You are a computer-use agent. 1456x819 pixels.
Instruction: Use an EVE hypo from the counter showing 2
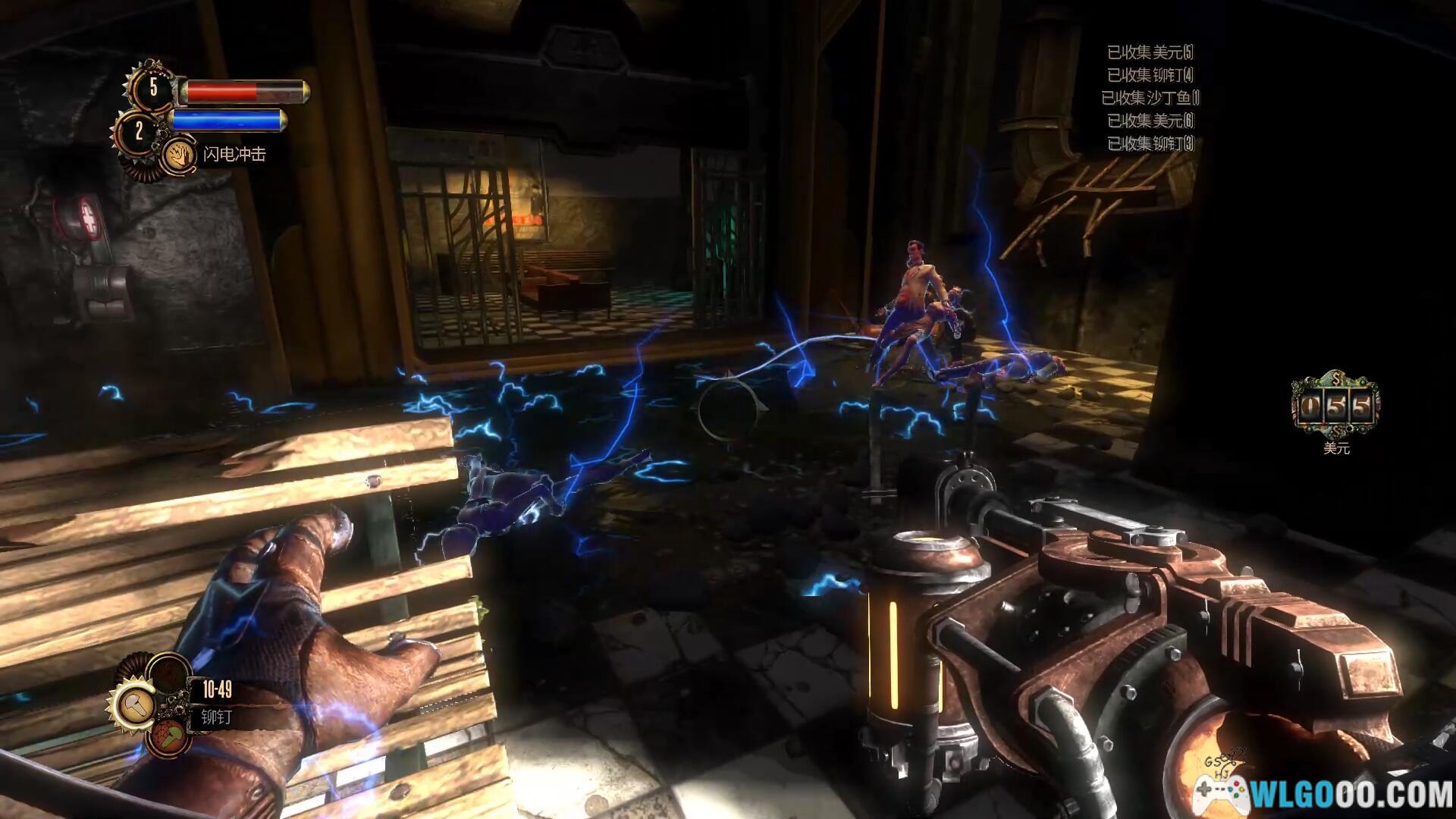tap(139, 132)
